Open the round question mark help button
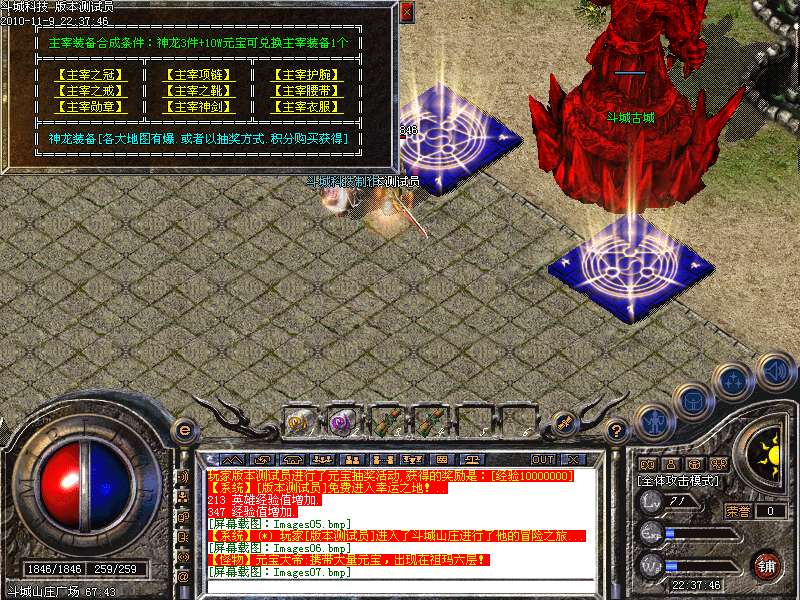The height and width of the screenshot is (600, 800). pos(617,431)
